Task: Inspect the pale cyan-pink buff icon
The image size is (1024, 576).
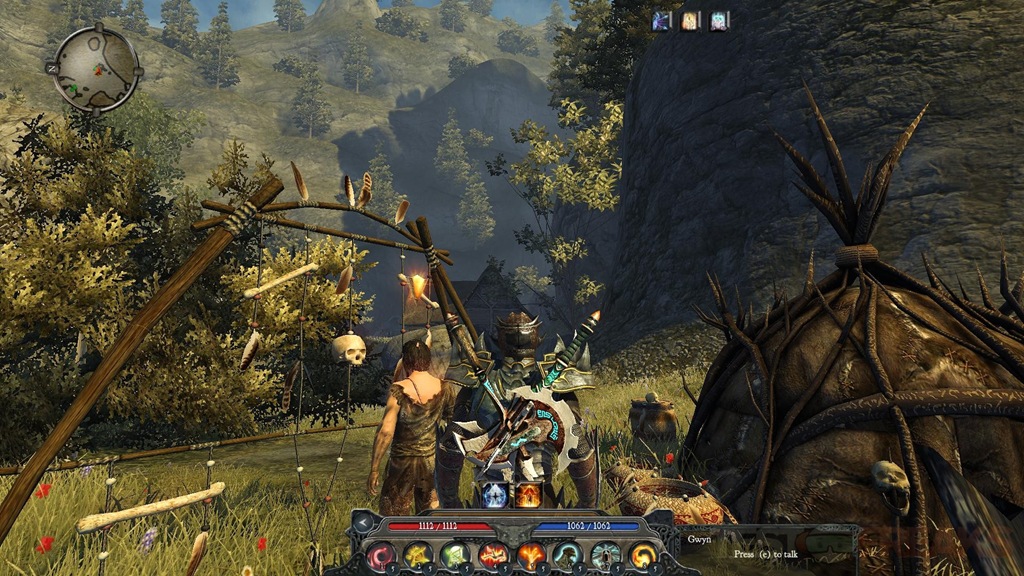Action: click(720, 20)
